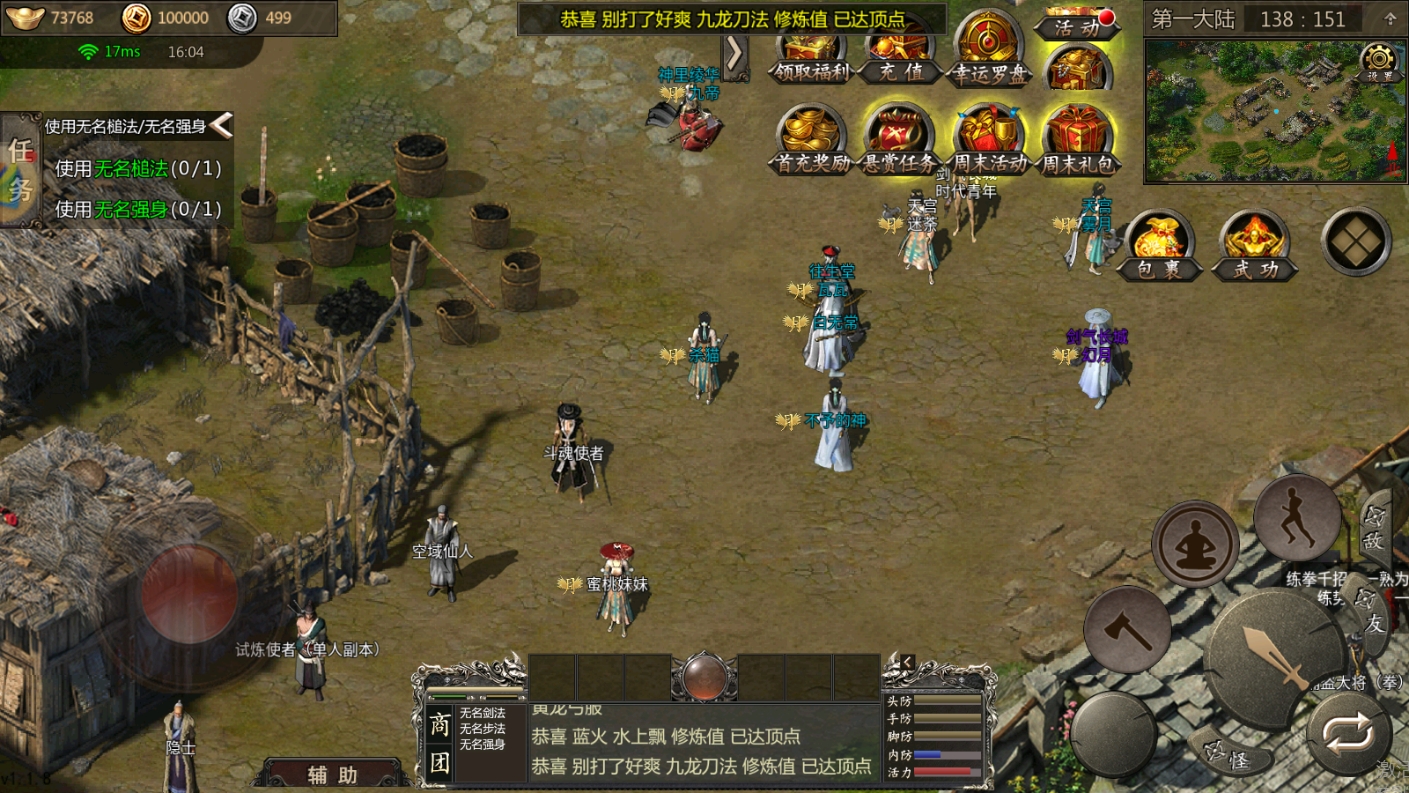Attack with the large sword button

[1273, 657]
